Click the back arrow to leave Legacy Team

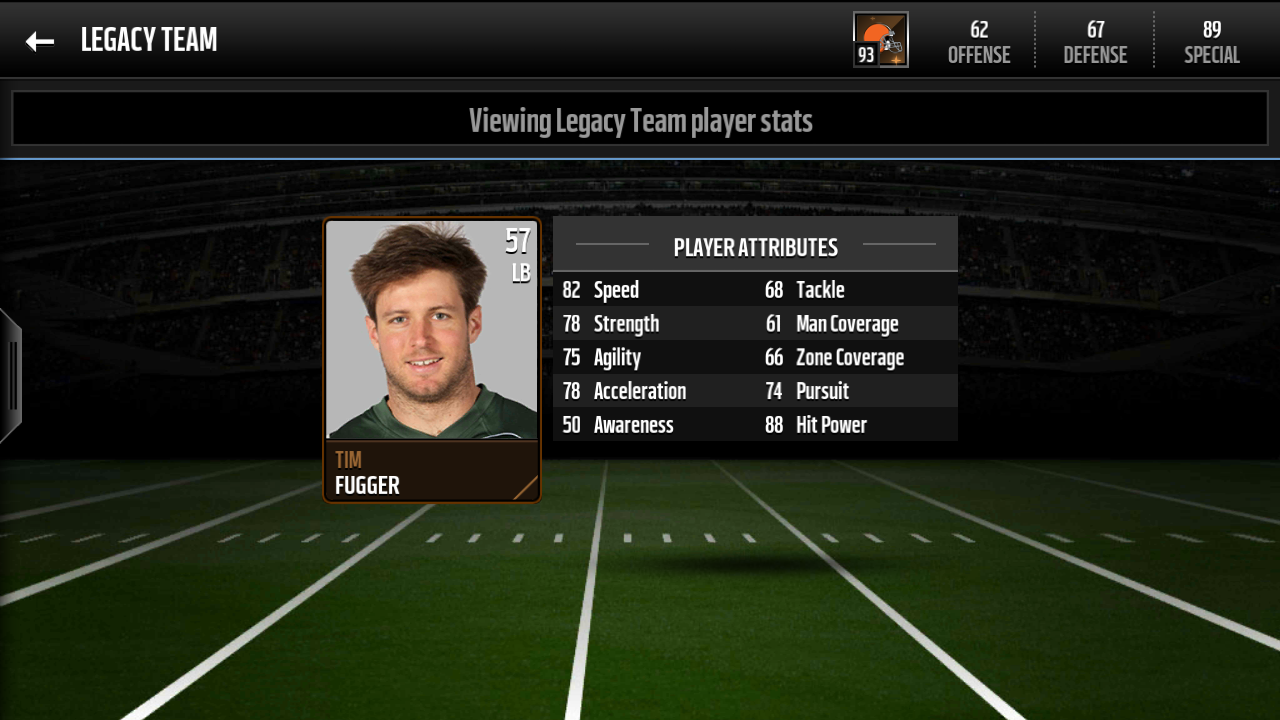tap(39, 40)
